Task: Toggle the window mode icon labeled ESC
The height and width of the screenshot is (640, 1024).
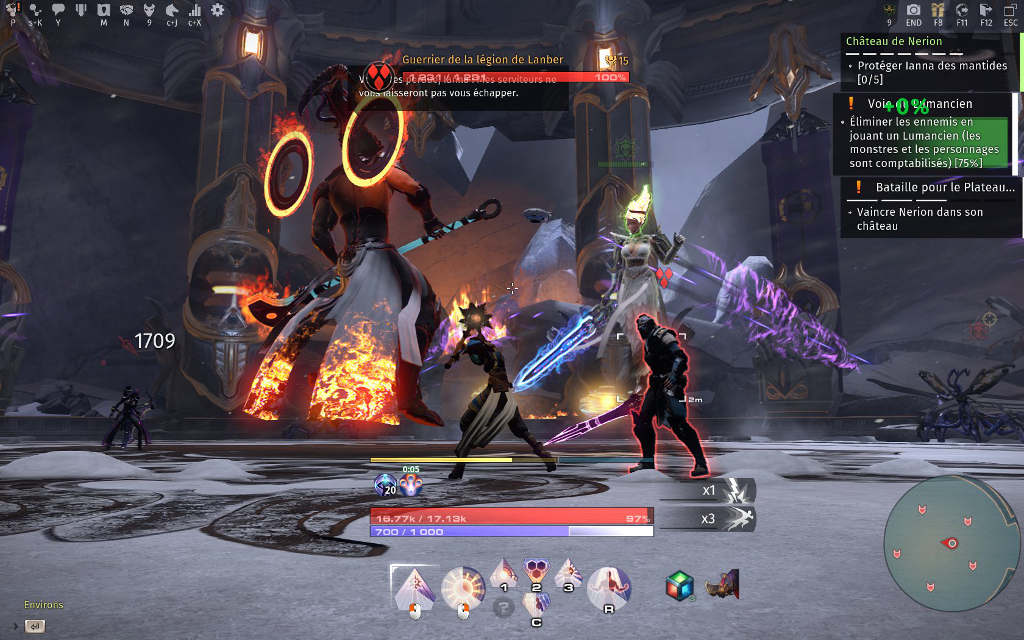Action: 1010,10
